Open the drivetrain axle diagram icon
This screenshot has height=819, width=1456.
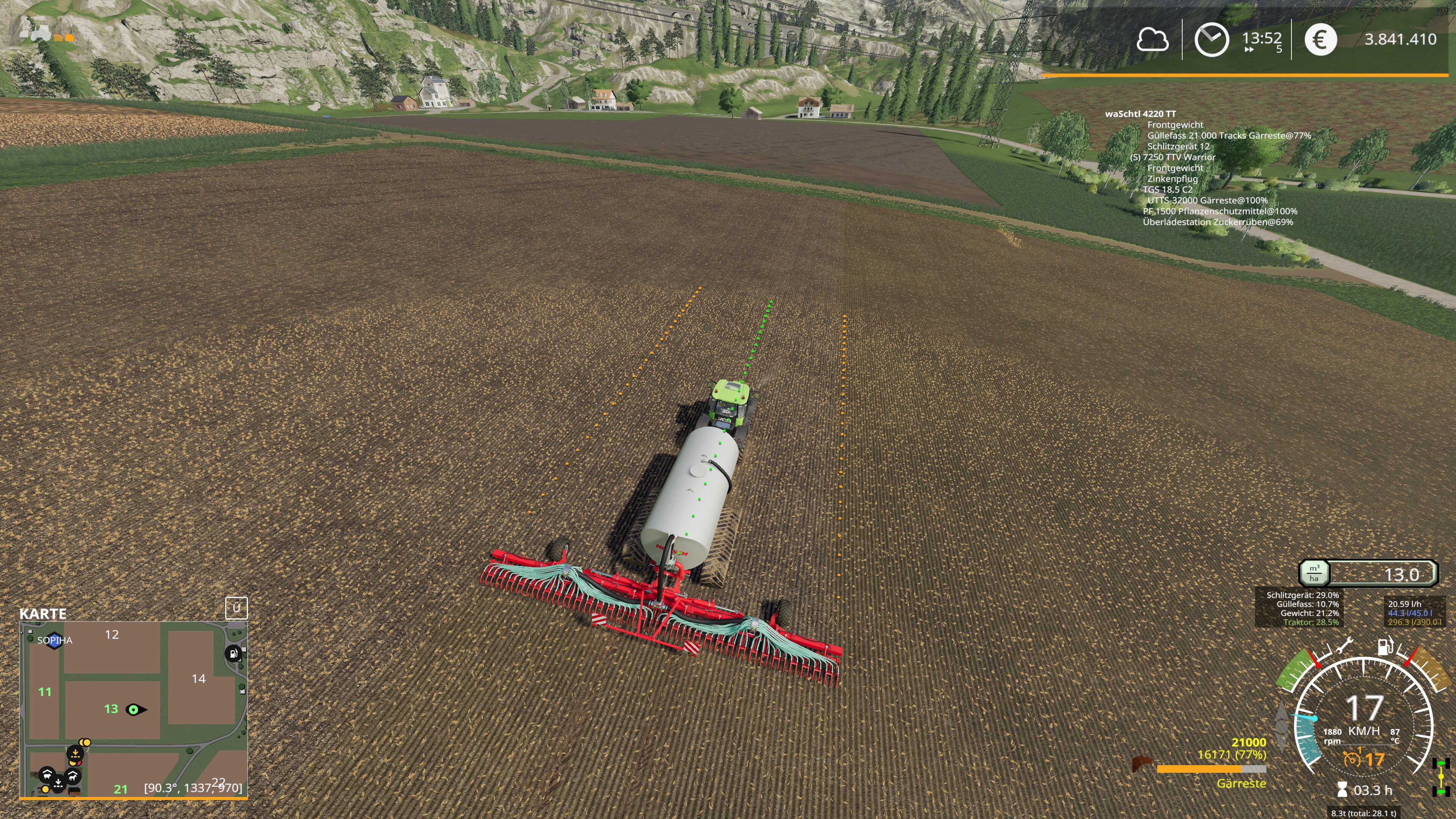[x=1441, y=778]
